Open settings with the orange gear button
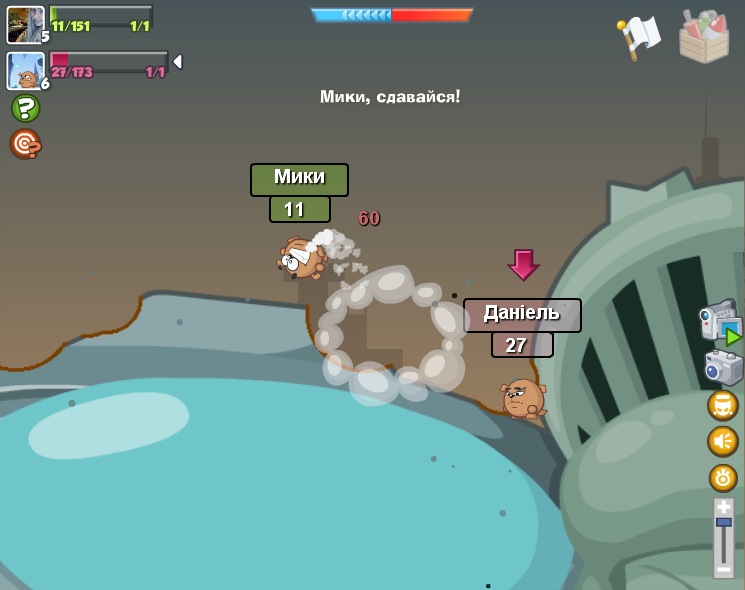745x590 pixels. 723,478
